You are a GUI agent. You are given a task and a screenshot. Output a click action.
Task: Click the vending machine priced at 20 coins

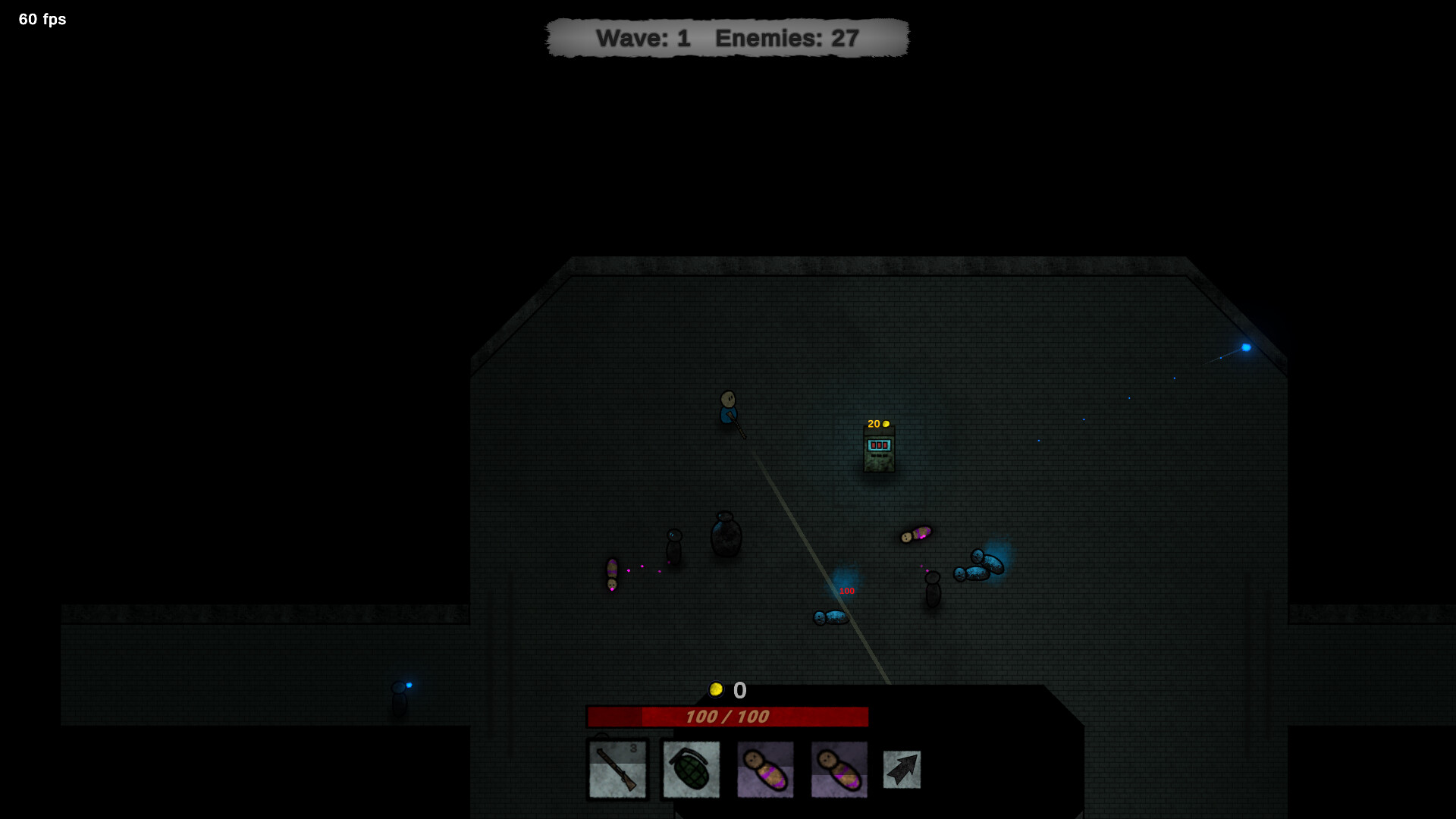[880, 450]
